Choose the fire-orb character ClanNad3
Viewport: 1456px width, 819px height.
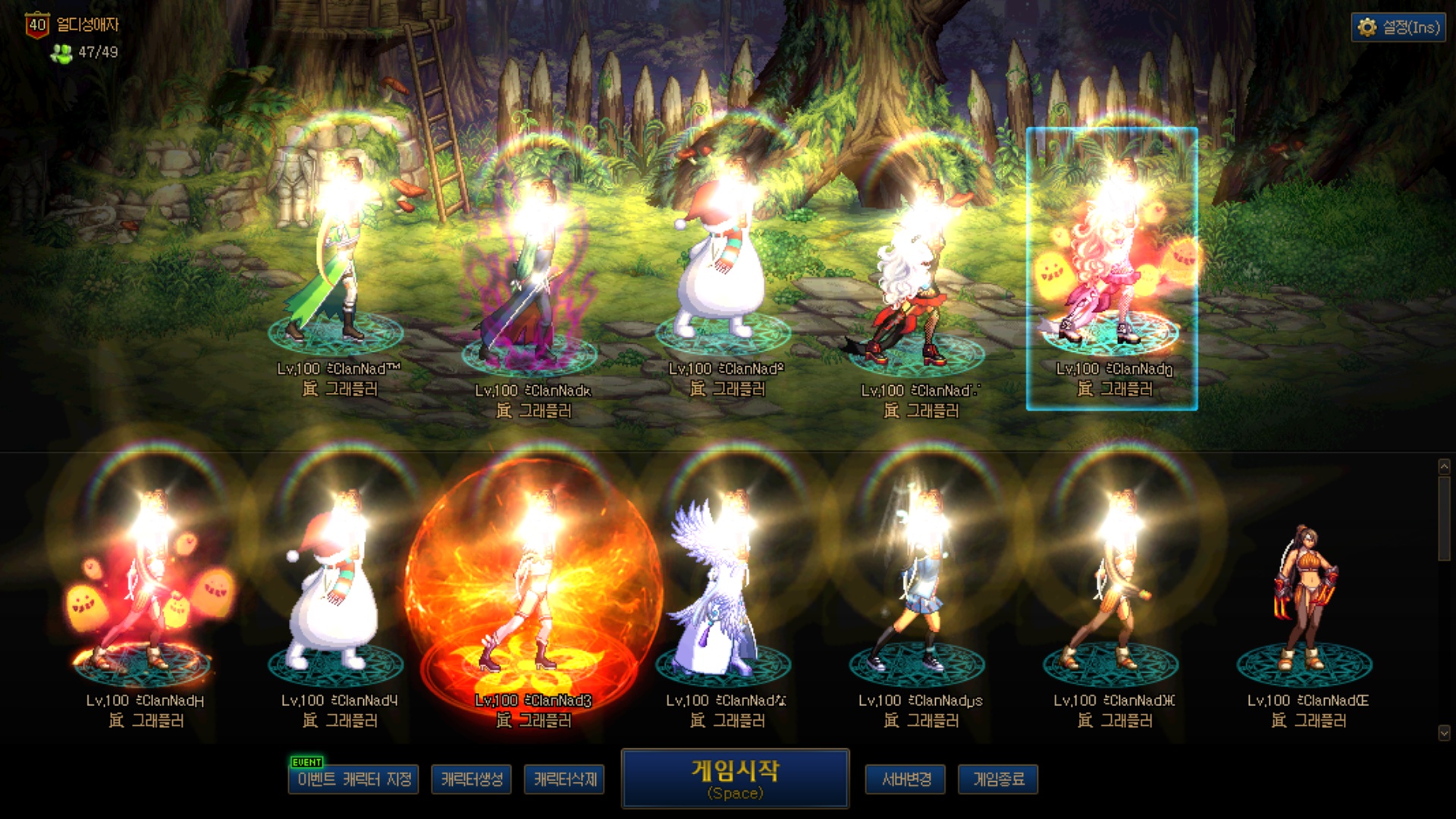pyautogui.click(x=532, y=591)
